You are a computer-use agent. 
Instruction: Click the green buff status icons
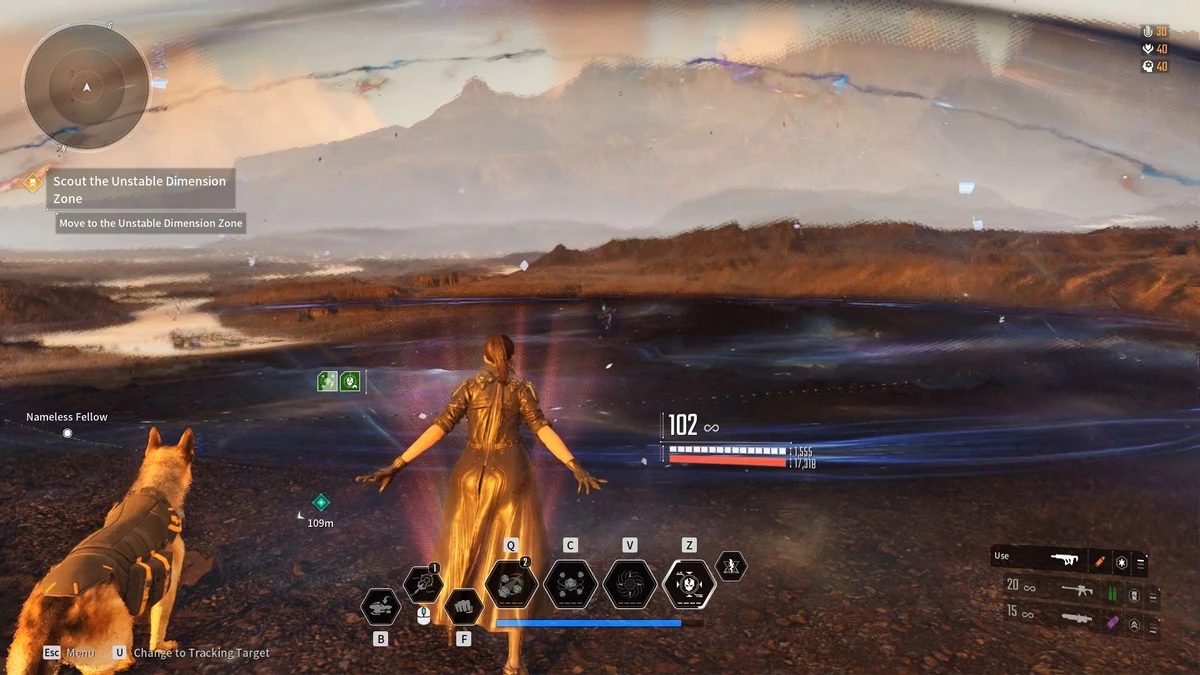[x=338, y=381]
